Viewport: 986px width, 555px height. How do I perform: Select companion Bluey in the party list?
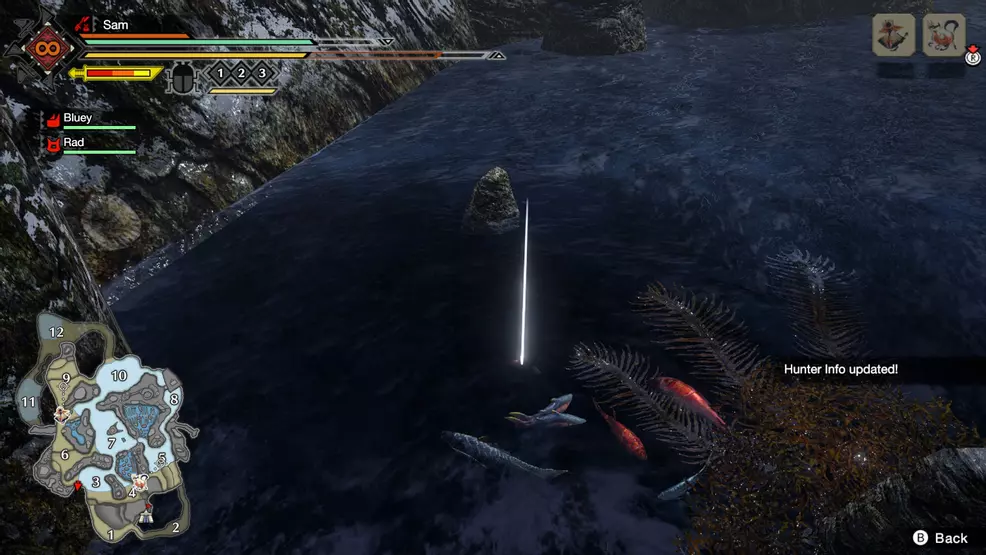[77, 118]
